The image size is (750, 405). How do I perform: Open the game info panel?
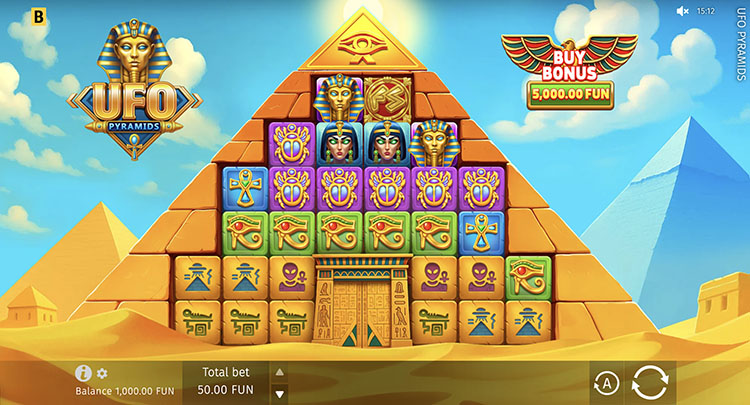click(84, 373)
